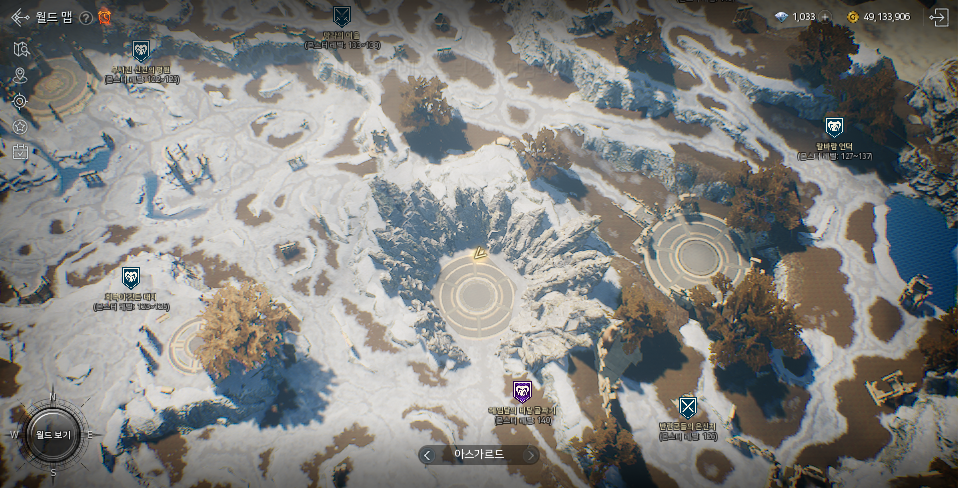This screenshot has width=958, height=488.
Task: Click the orange alarm clock icon
Action: [x=104, y=17]
